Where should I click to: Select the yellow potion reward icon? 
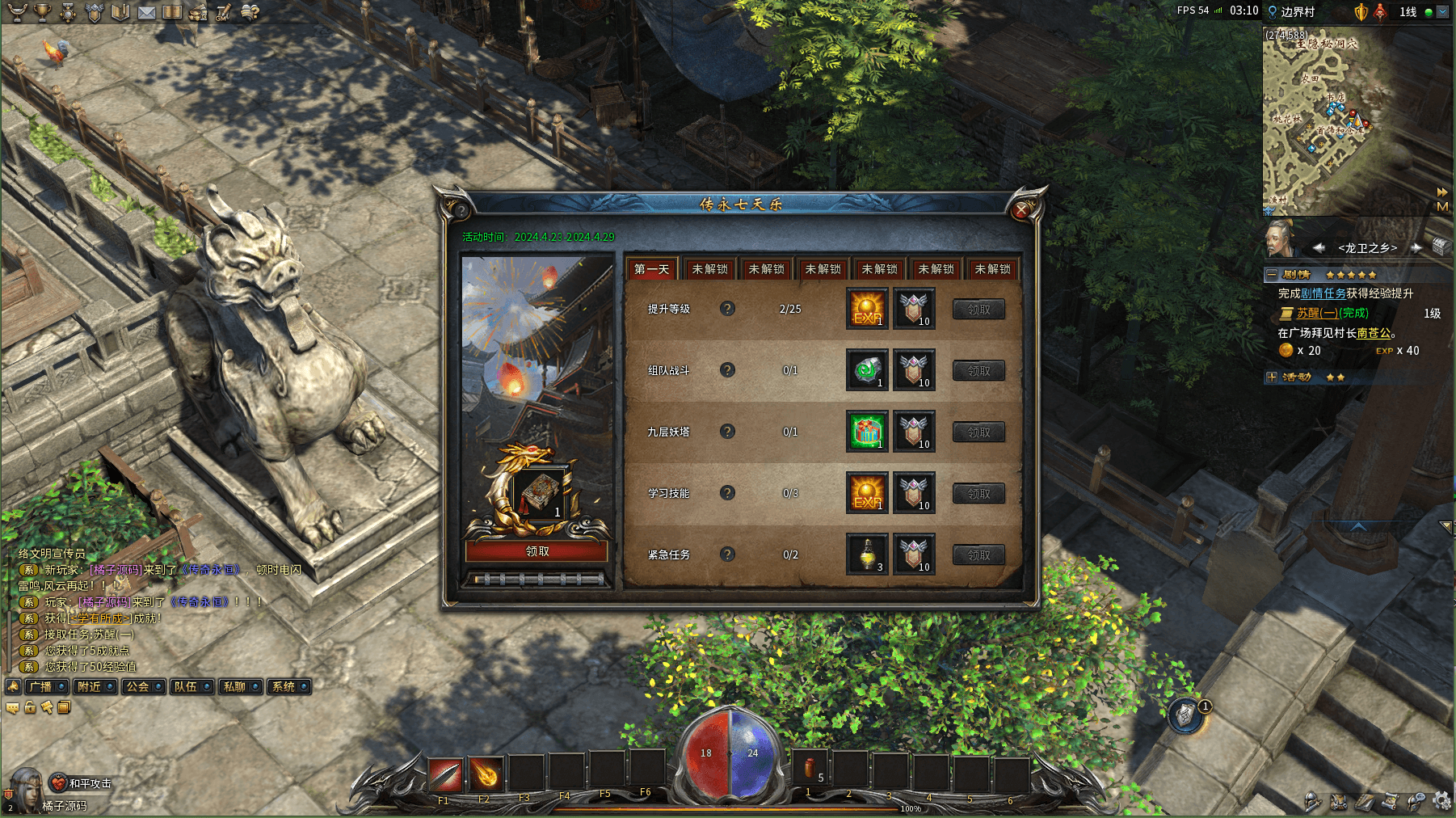(x=867, y=554)
